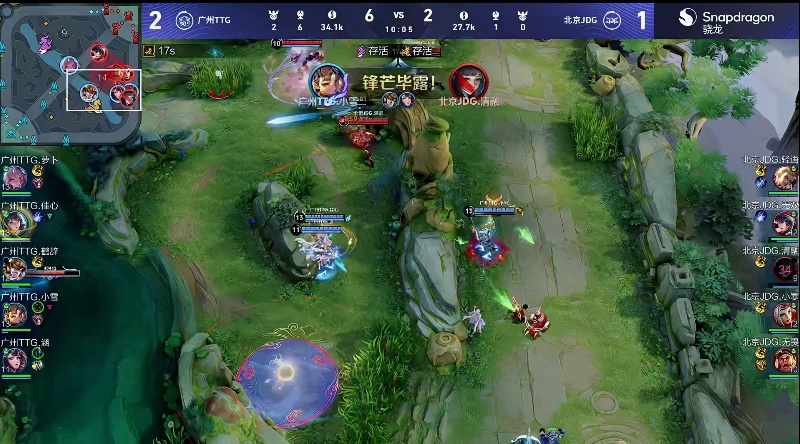The image size is (800, 444).
Task: Select 北京JDG.无畏 player portrait
Action: [785, 358]
